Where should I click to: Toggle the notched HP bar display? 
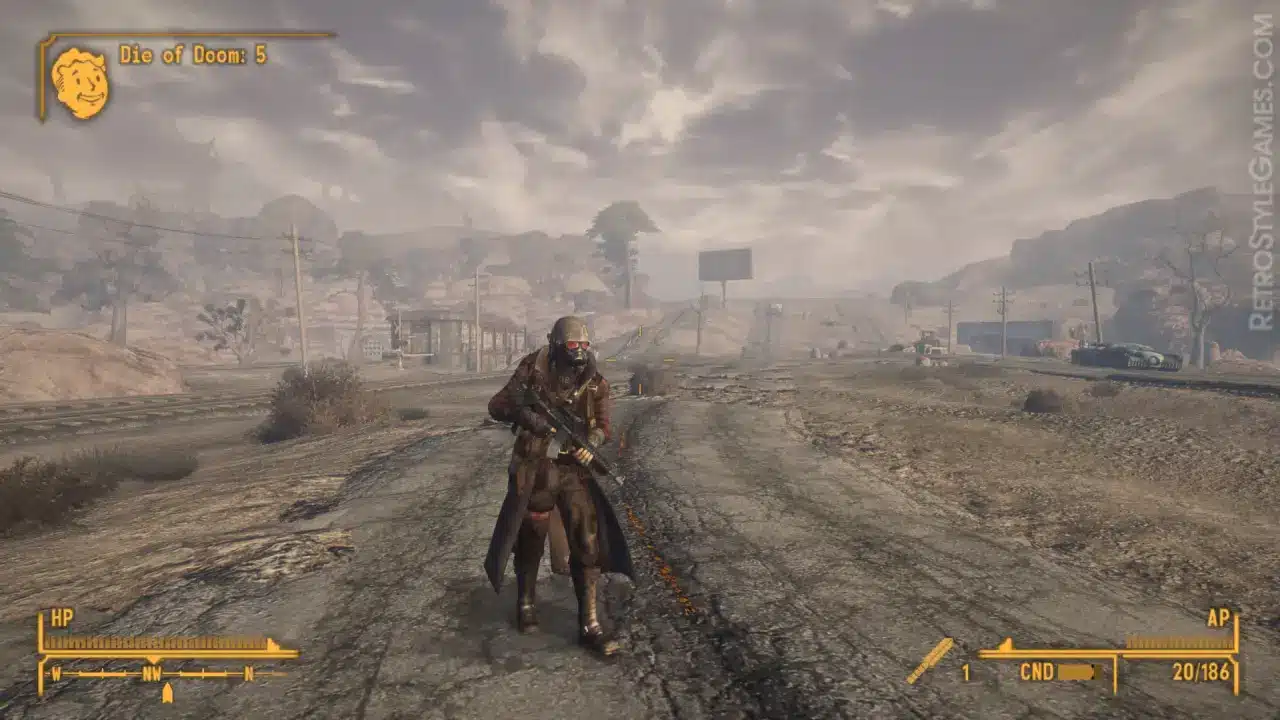point(160,641)
